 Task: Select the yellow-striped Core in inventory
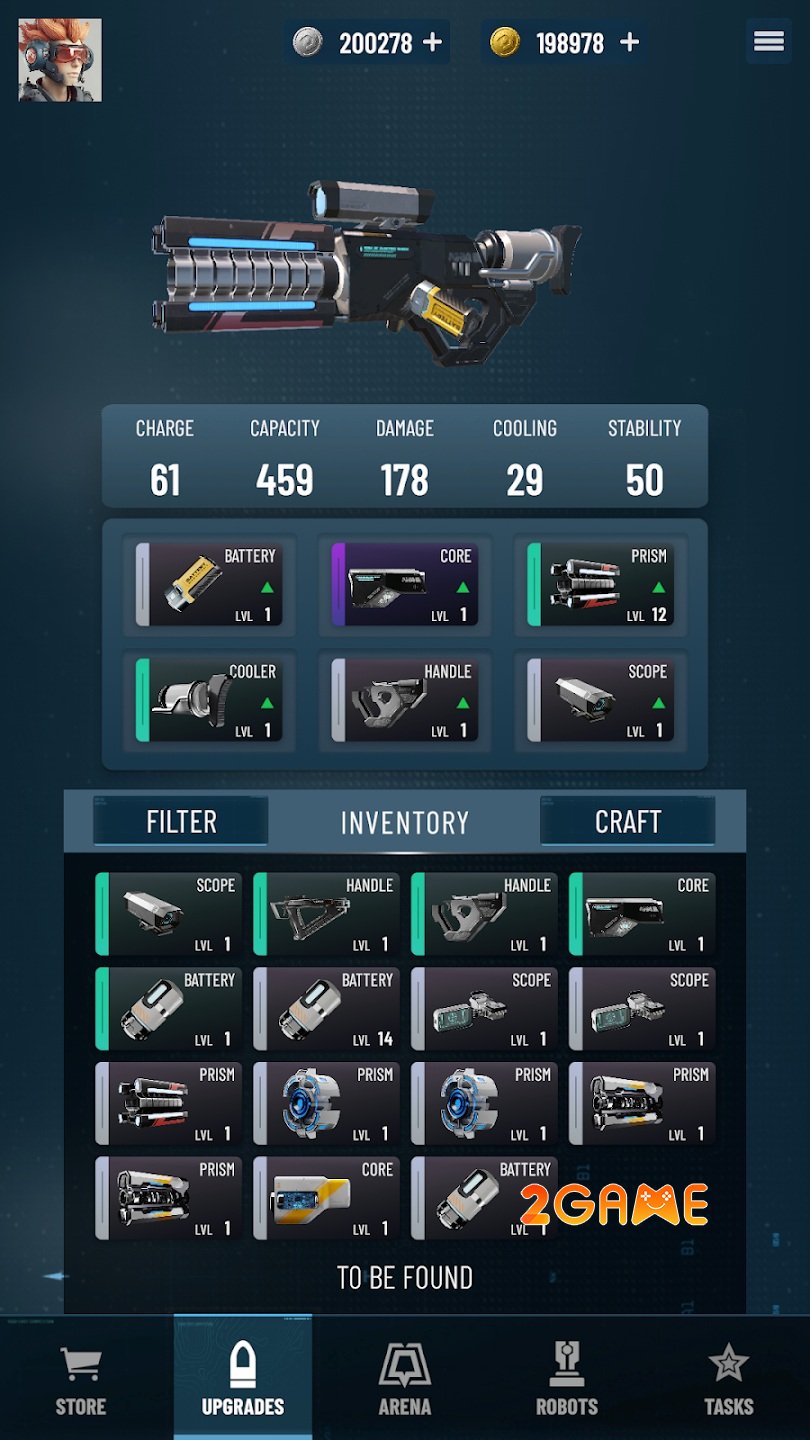[x=327, y=1198]
